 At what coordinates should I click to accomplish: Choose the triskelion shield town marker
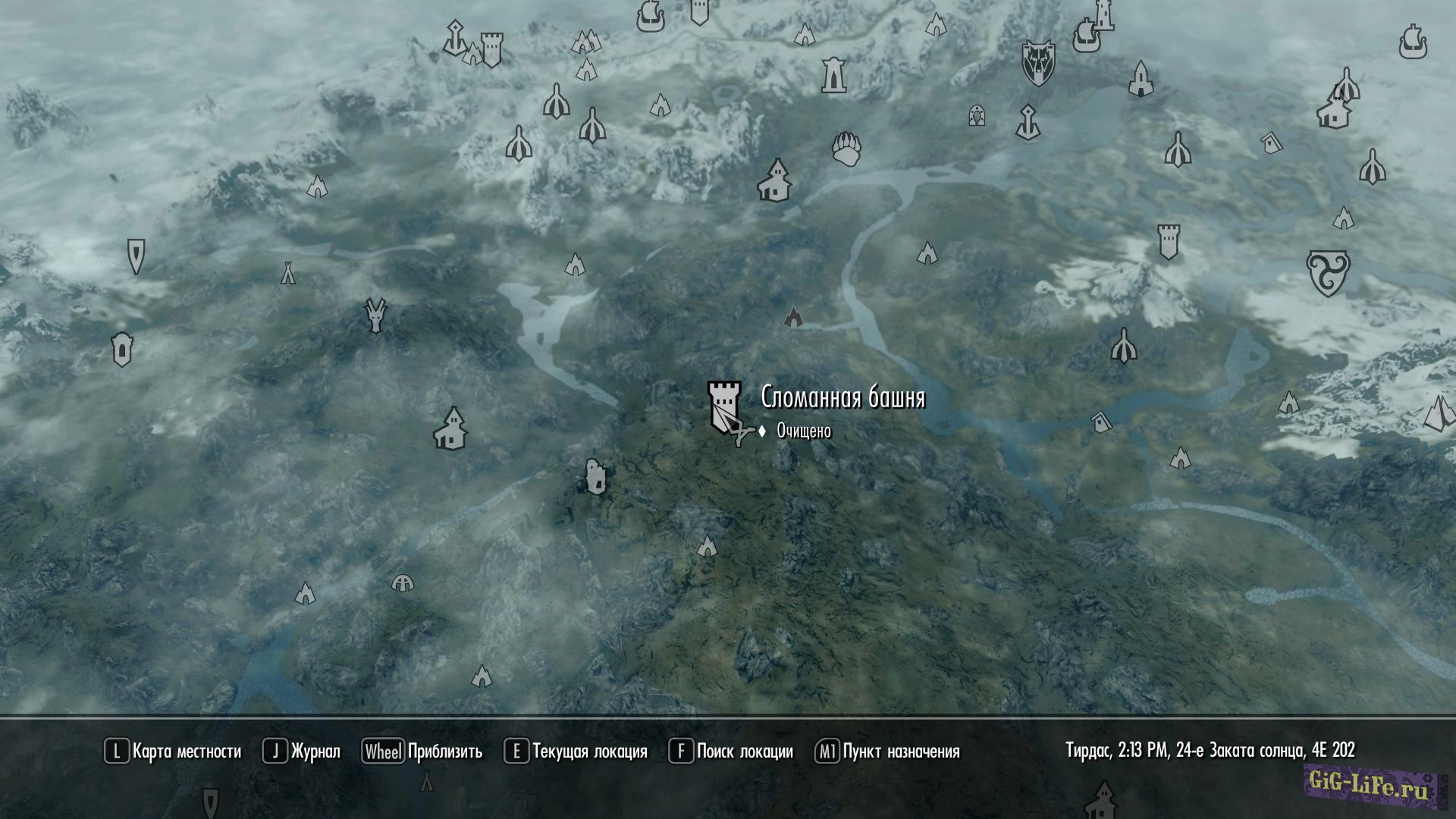coord(1328,273)
